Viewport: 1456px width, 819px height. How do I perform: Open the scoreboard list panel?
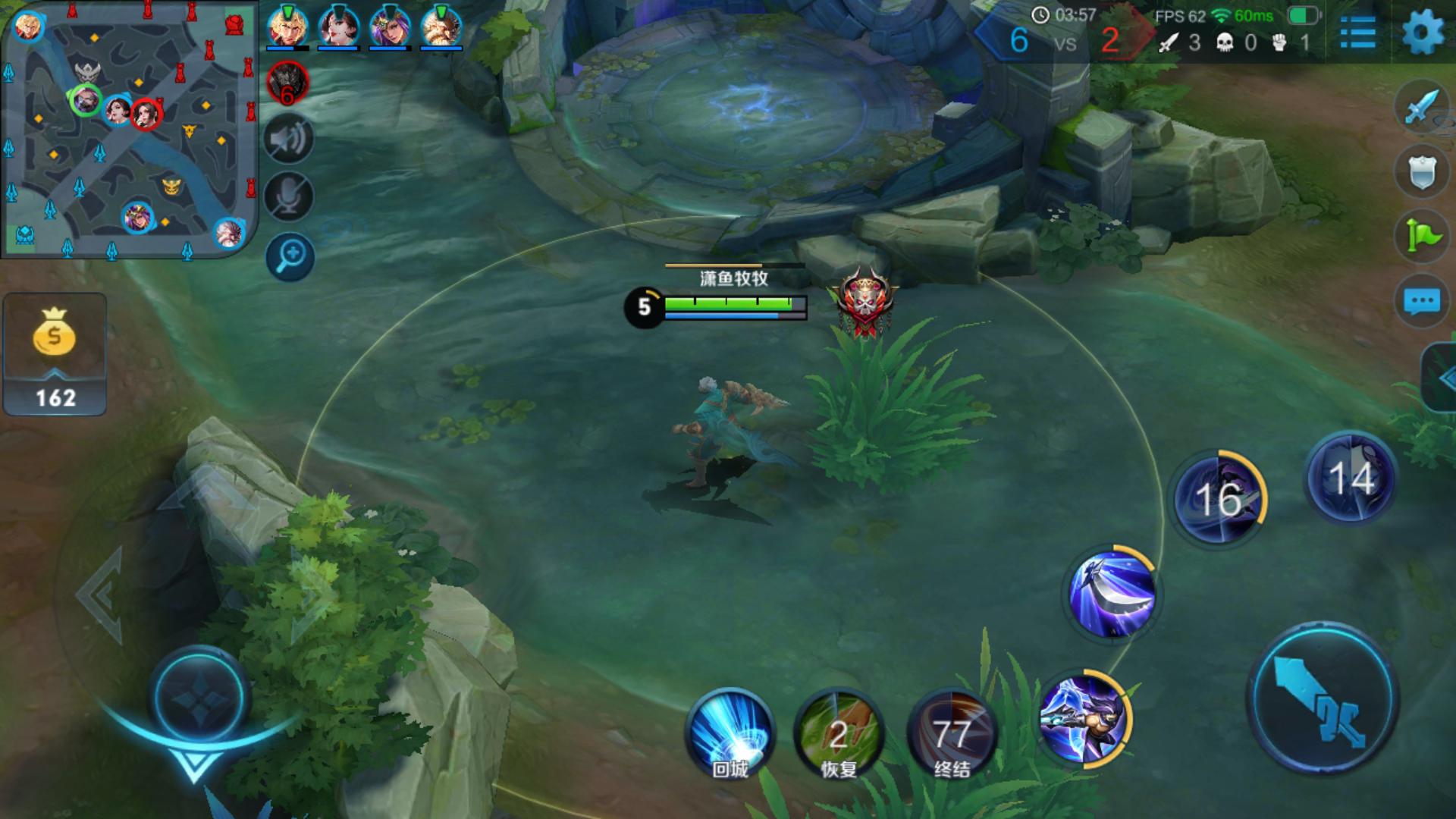click(x=1357, y=33)
